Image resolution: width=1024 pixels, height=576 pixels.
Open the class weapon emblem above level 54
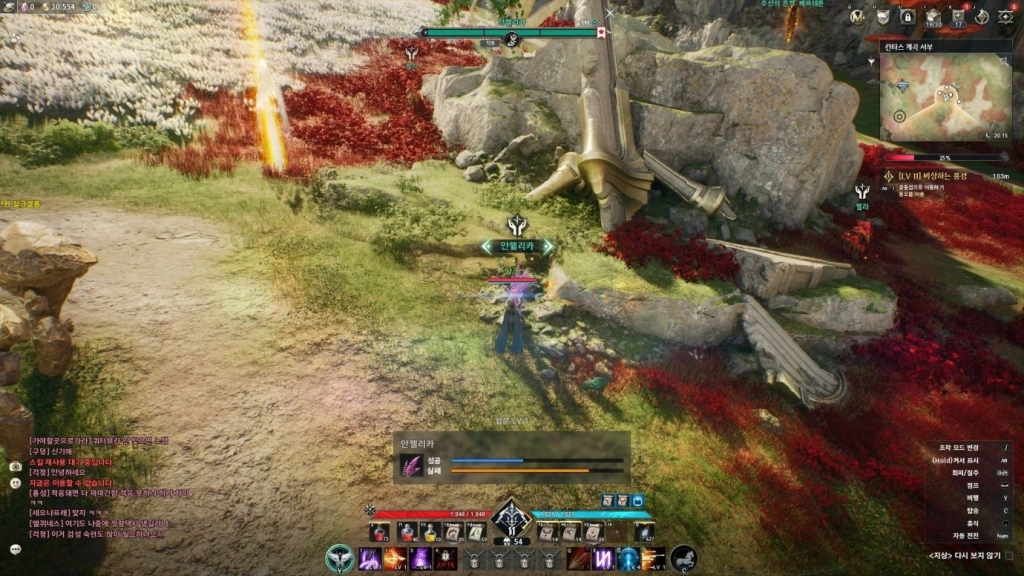(512, 517)
